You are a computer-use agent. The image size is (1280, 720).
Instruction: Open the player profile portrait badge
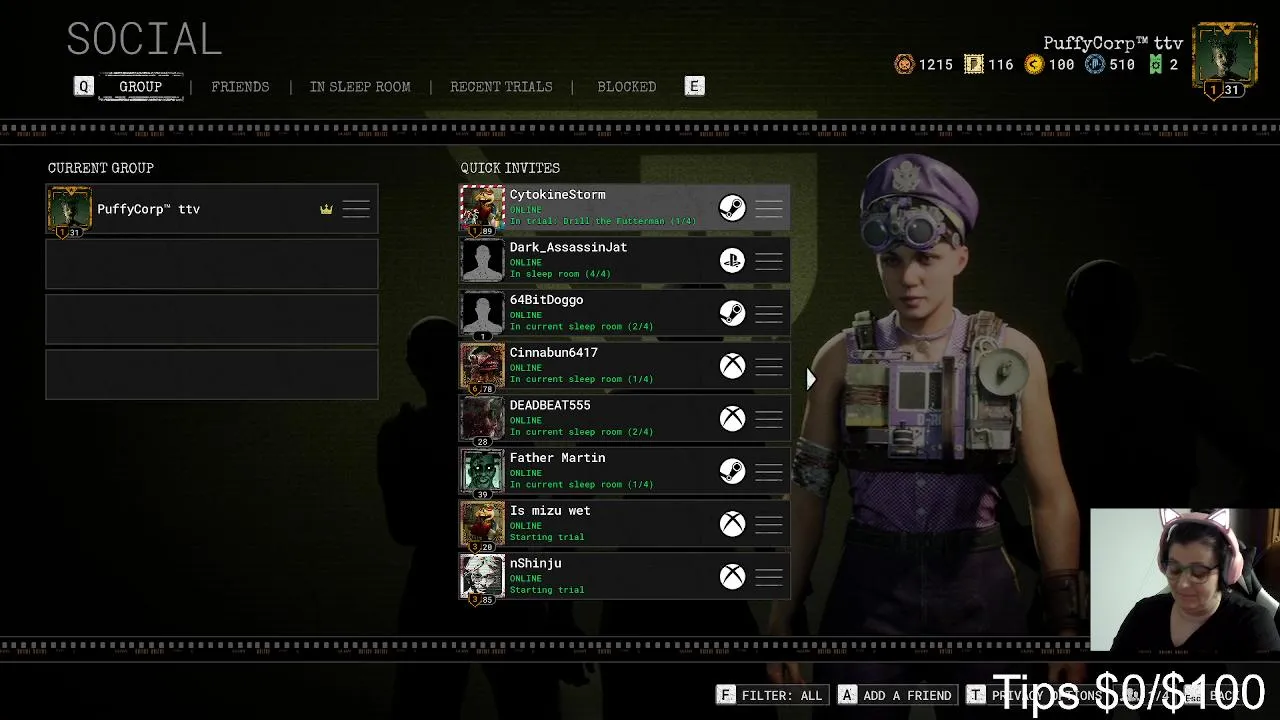[x=1225, y=60]
